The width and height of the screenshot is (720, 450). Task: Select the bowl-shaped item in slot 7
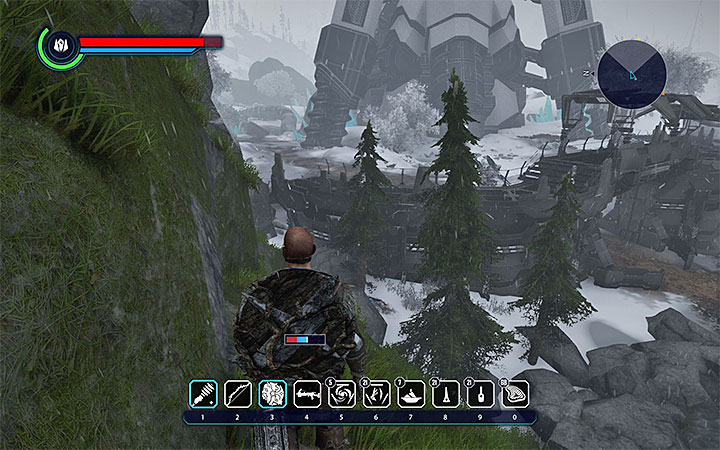[411, 394]
